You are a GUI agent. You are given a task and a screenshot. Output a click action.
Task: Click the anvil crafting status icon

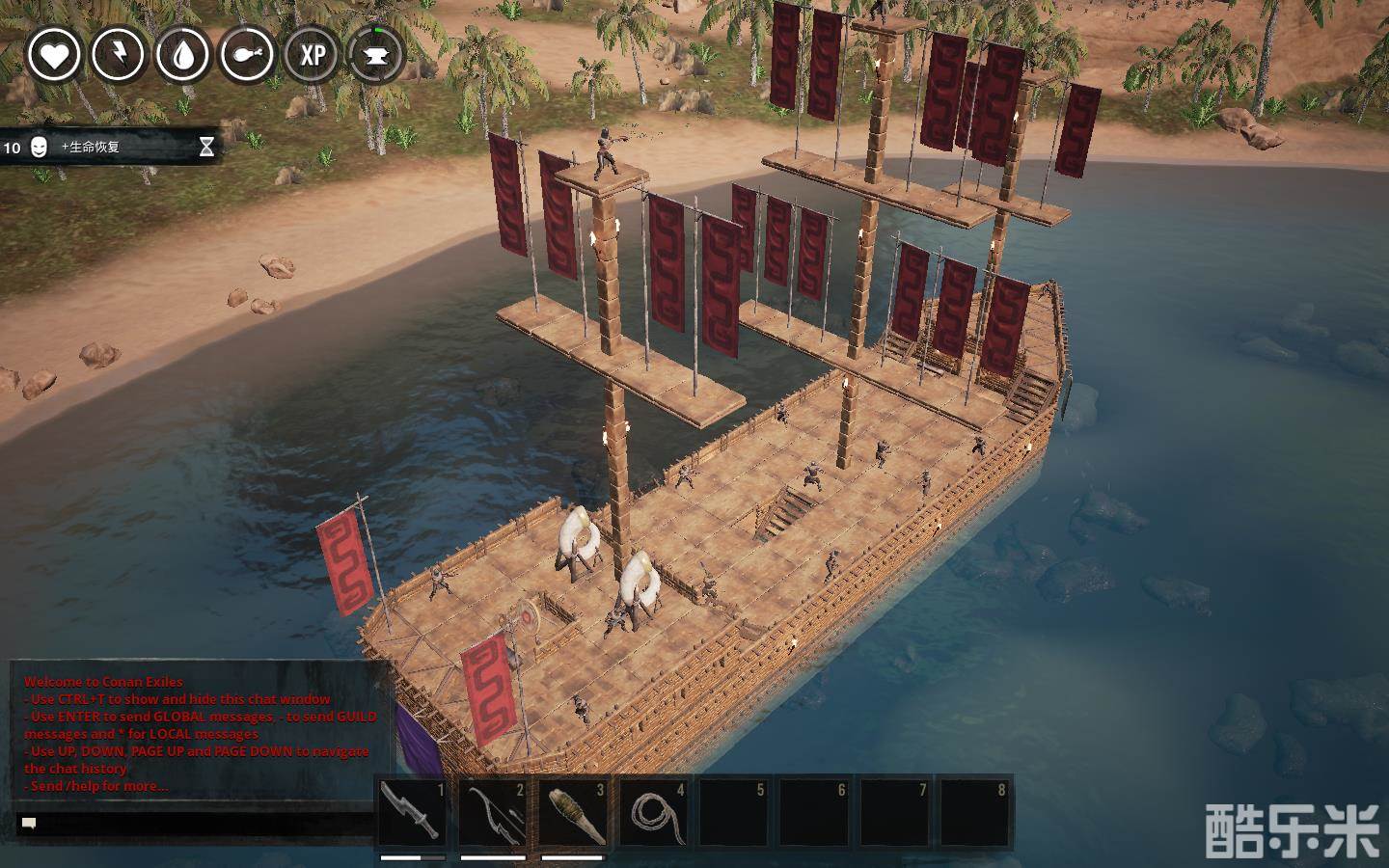pos(376,54)
